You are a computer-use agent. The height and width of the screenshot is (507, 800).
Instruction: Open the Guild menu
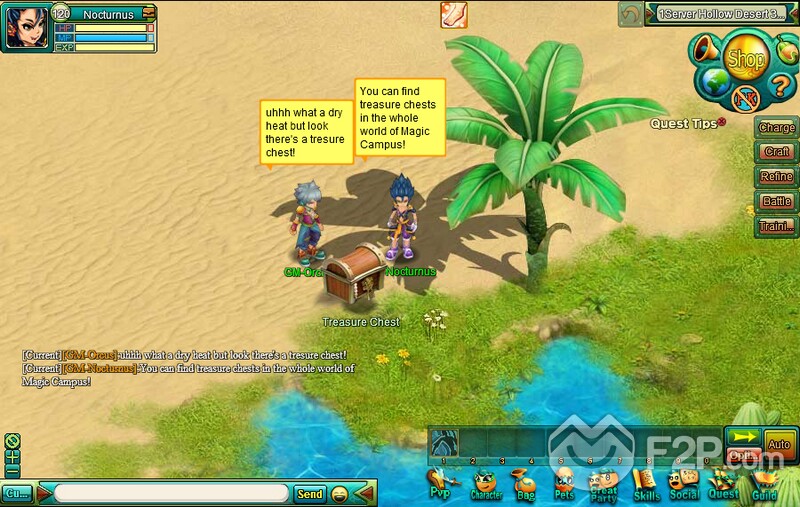point(765,487)
